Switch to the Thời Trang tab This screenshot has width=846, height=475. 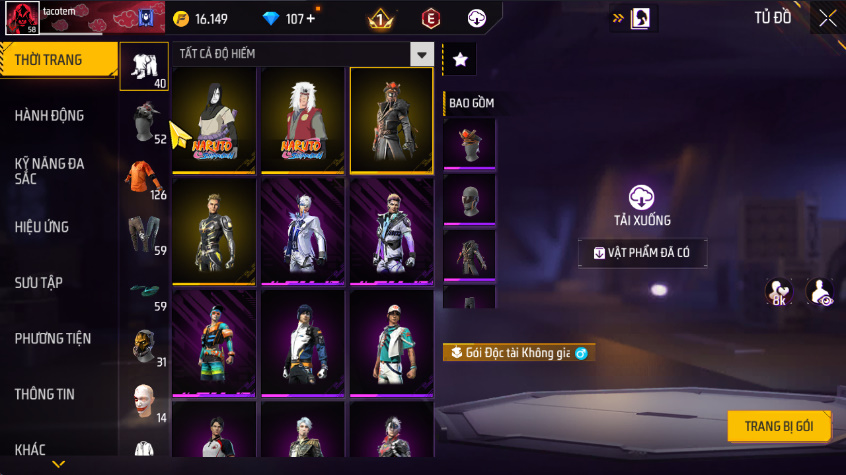click(50, 61)
